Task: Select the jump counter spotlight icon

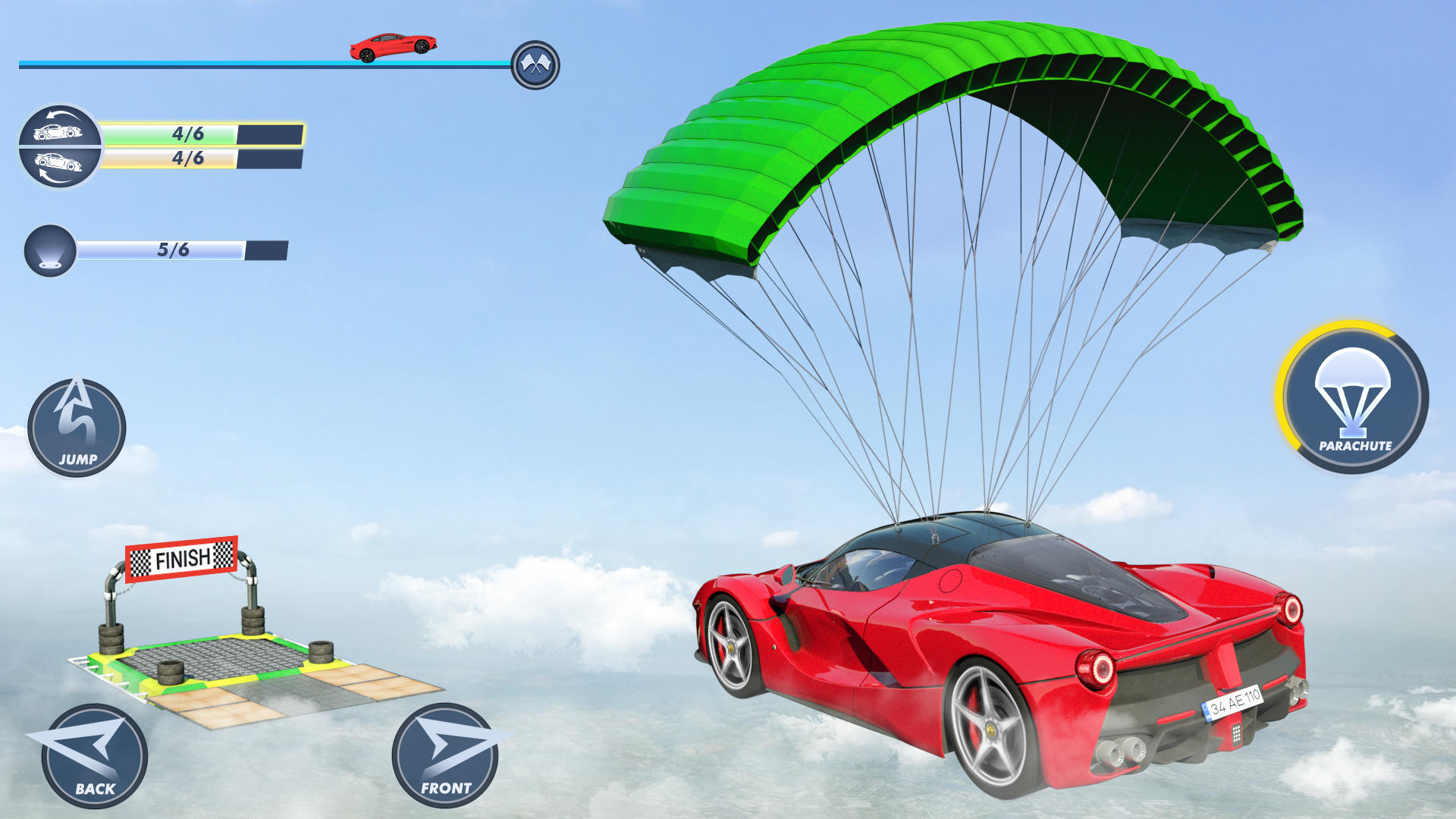Action: point(50,250)
